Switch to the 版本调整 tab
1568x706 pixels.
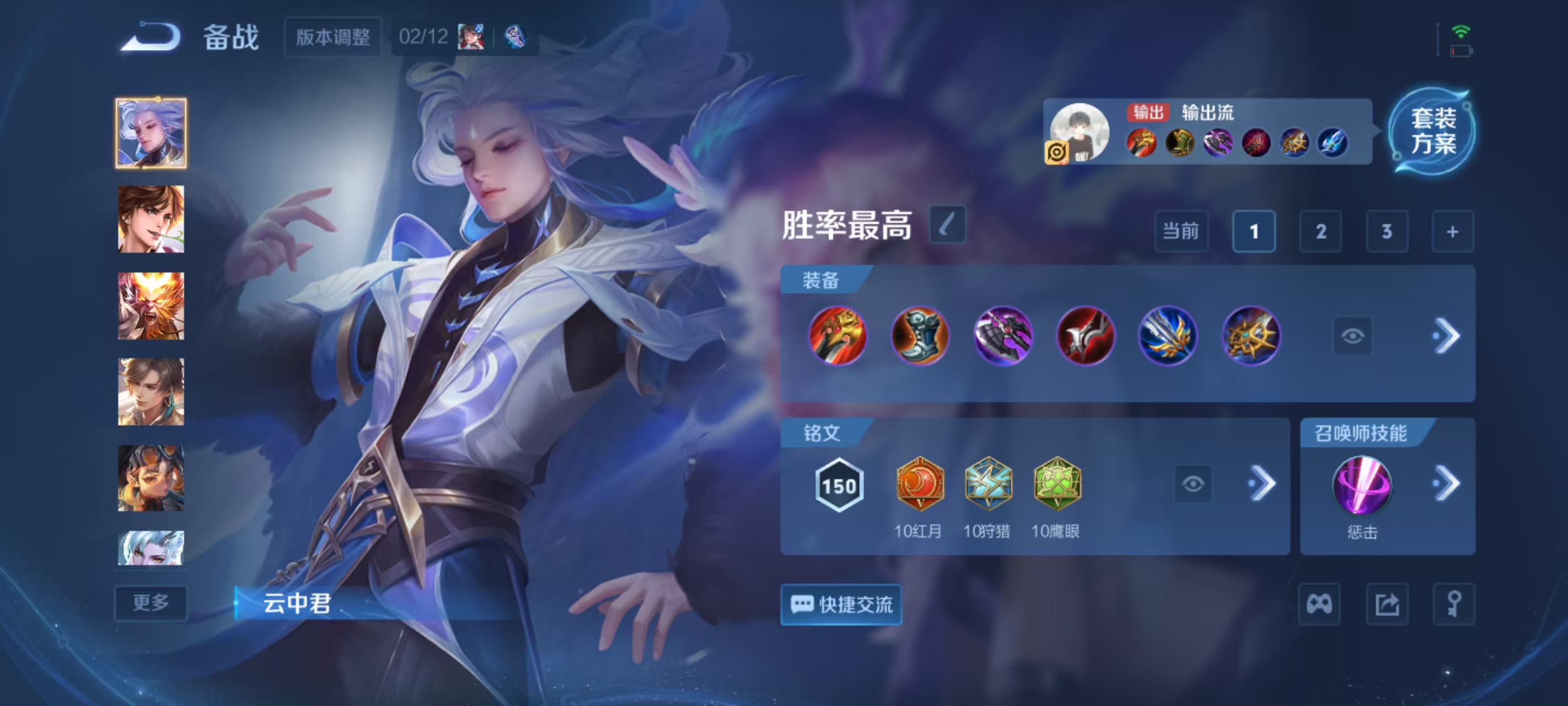pos(334,36)
